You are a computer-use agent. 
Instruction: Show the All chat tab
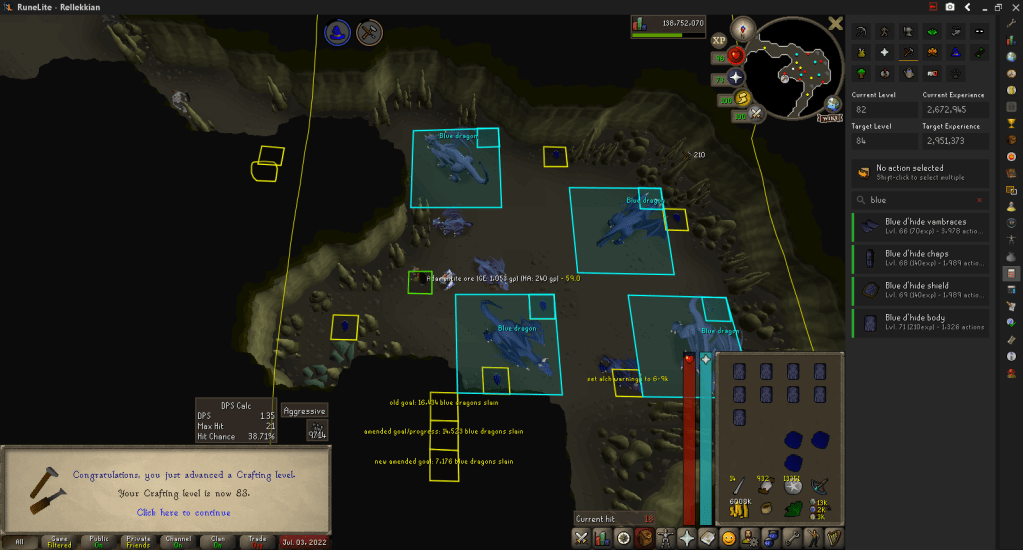19,541
